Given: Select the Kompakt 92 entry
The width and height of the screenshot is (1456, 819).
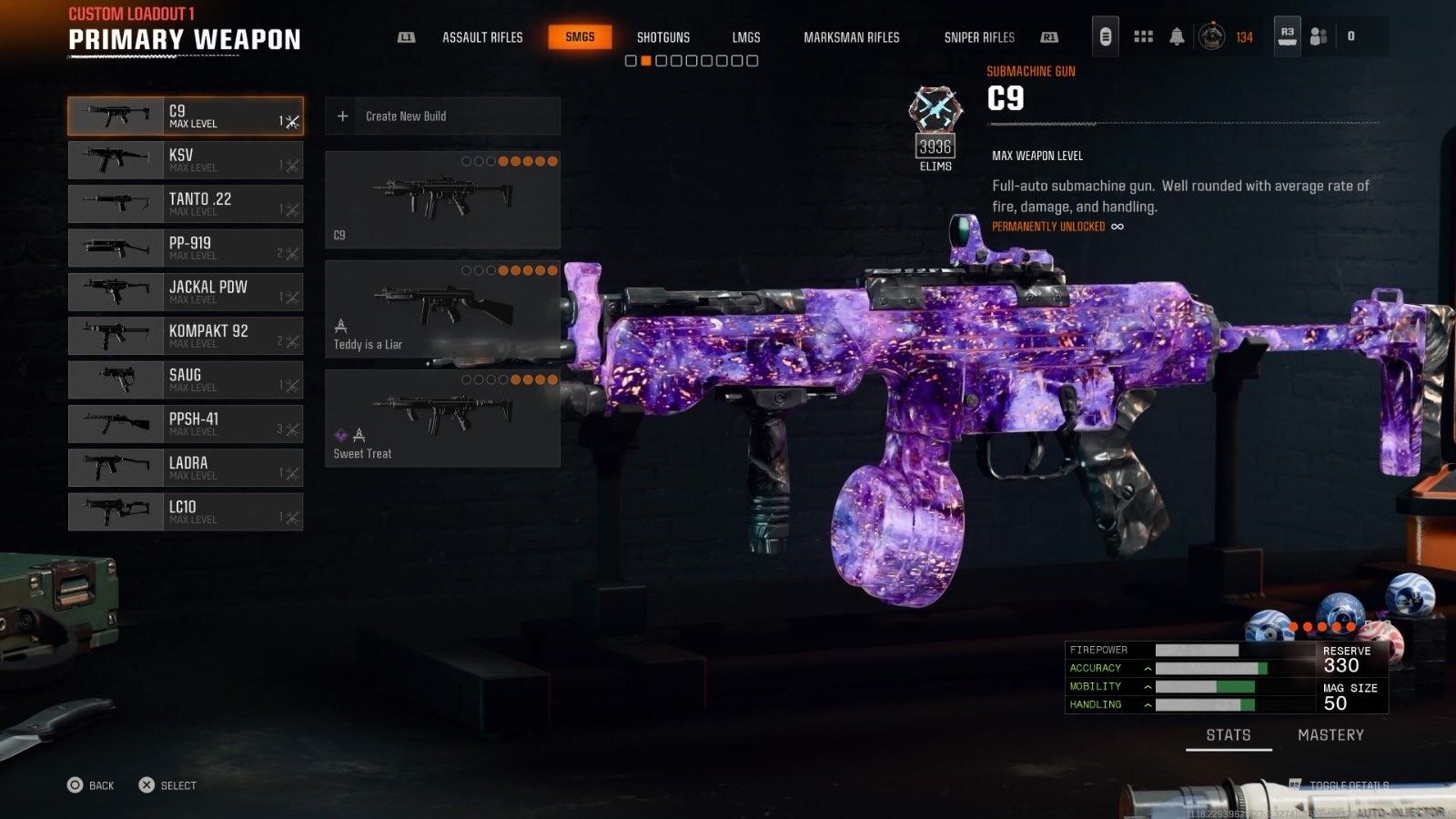Looking at the screenshot, I should [186, 336].
